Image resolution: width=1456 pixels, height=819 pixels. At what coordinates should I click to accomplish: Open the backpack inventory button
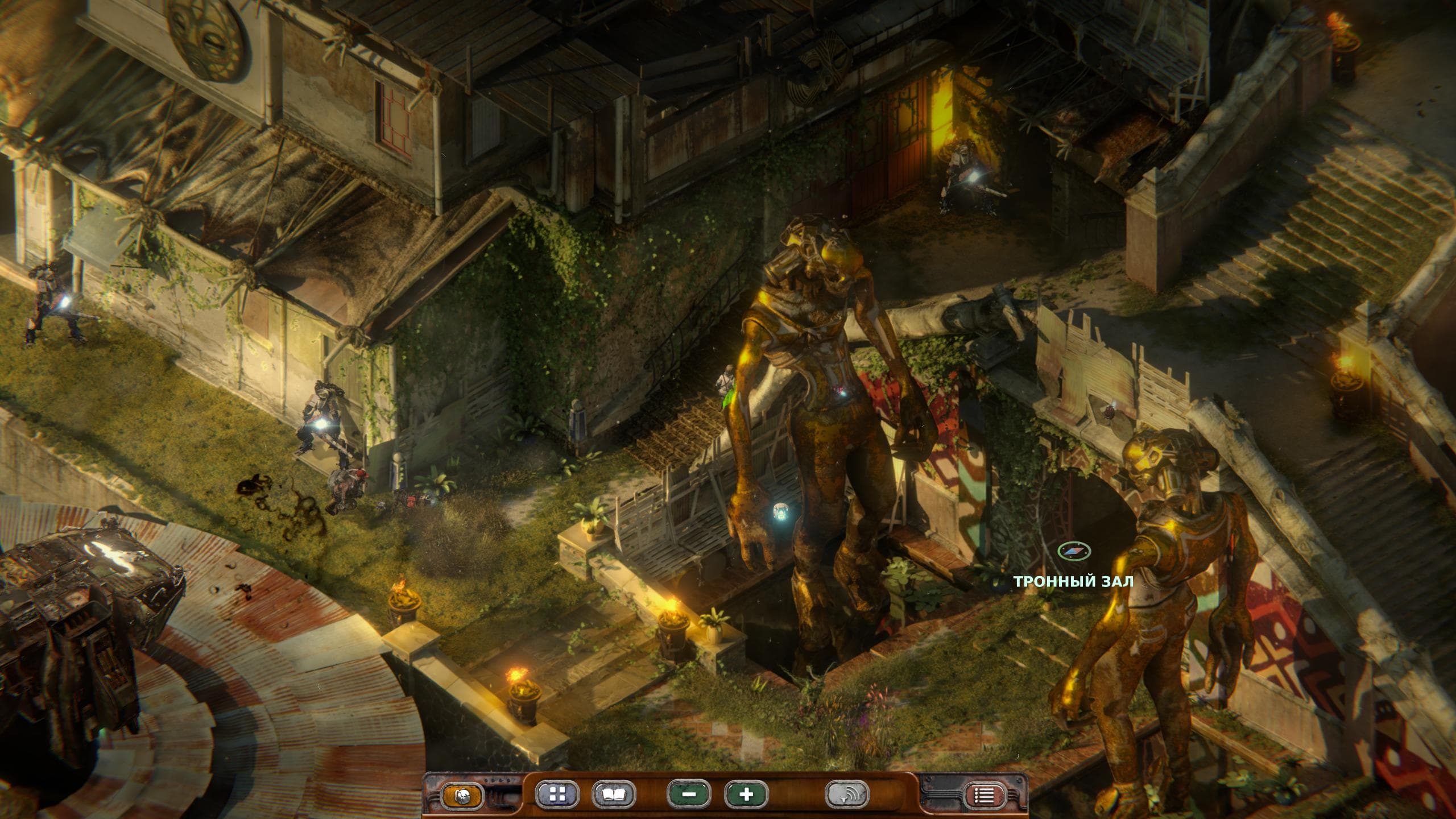(463, 796)
